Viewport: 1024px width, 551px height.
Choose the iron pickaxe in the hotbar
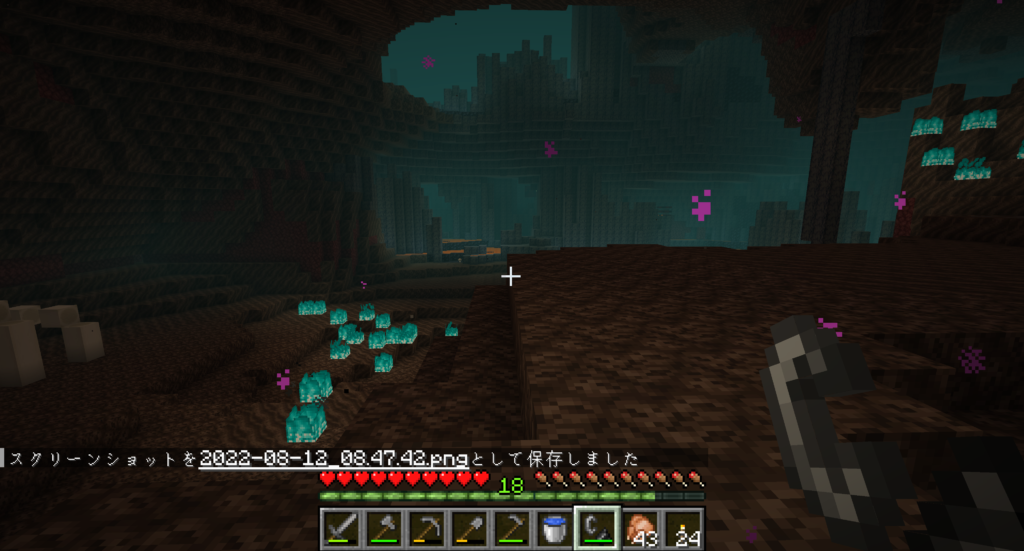click(426, 528)
